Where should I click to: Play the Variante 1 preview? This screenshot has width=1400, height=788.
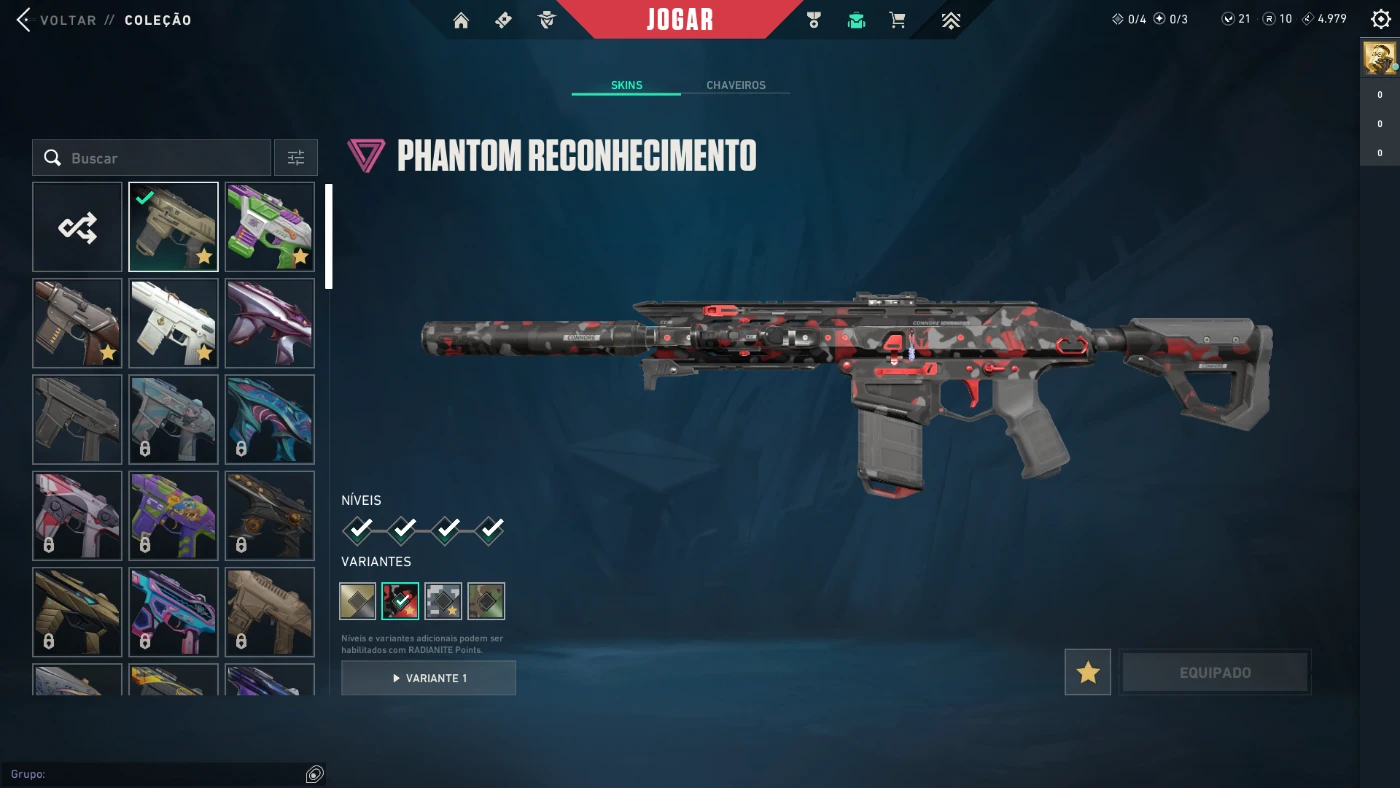(x=428, y=678)
